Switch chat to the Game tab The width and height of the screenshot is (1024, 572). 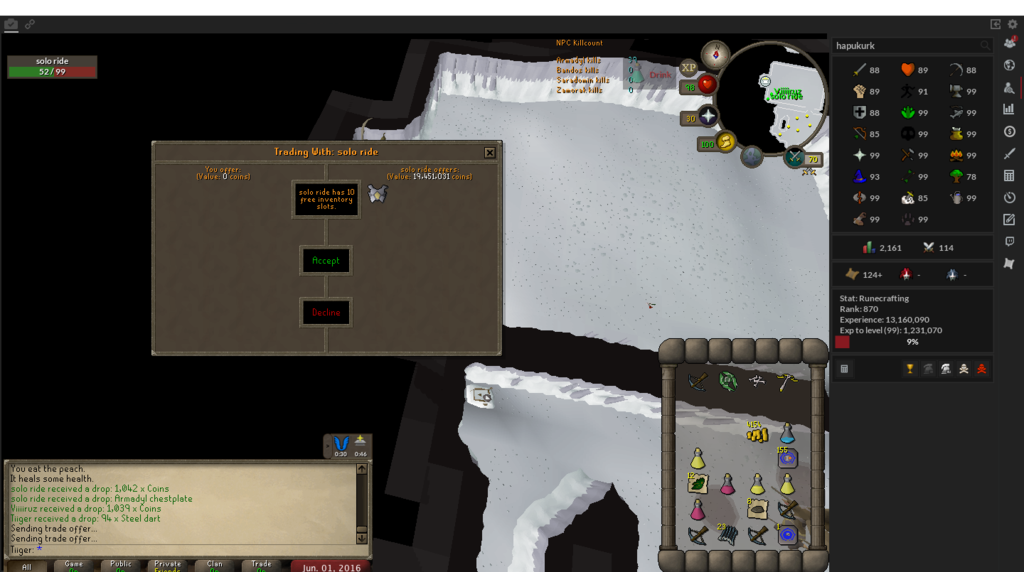(74, 566)
